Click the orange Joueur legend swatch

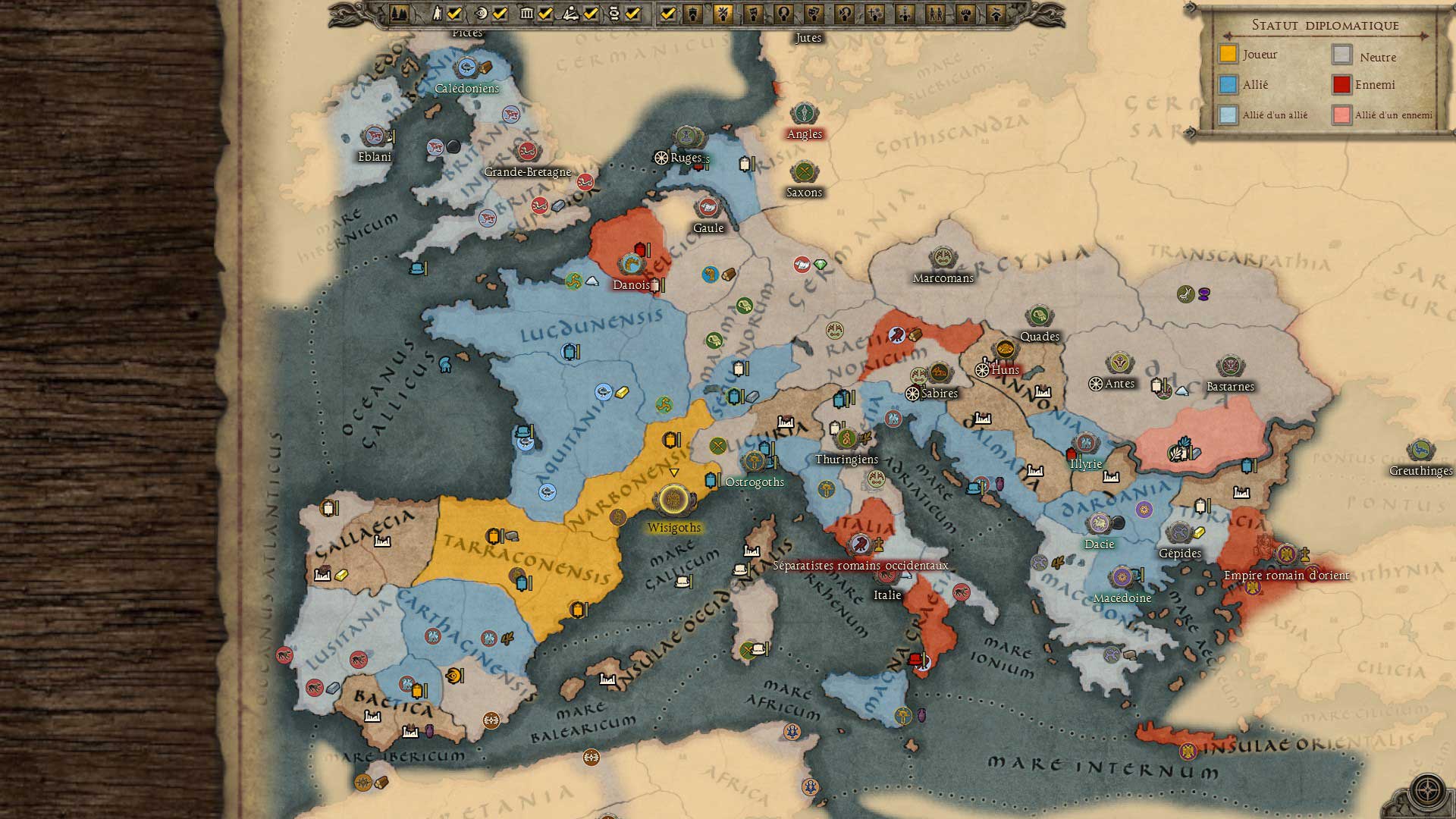coord(1228,54)
